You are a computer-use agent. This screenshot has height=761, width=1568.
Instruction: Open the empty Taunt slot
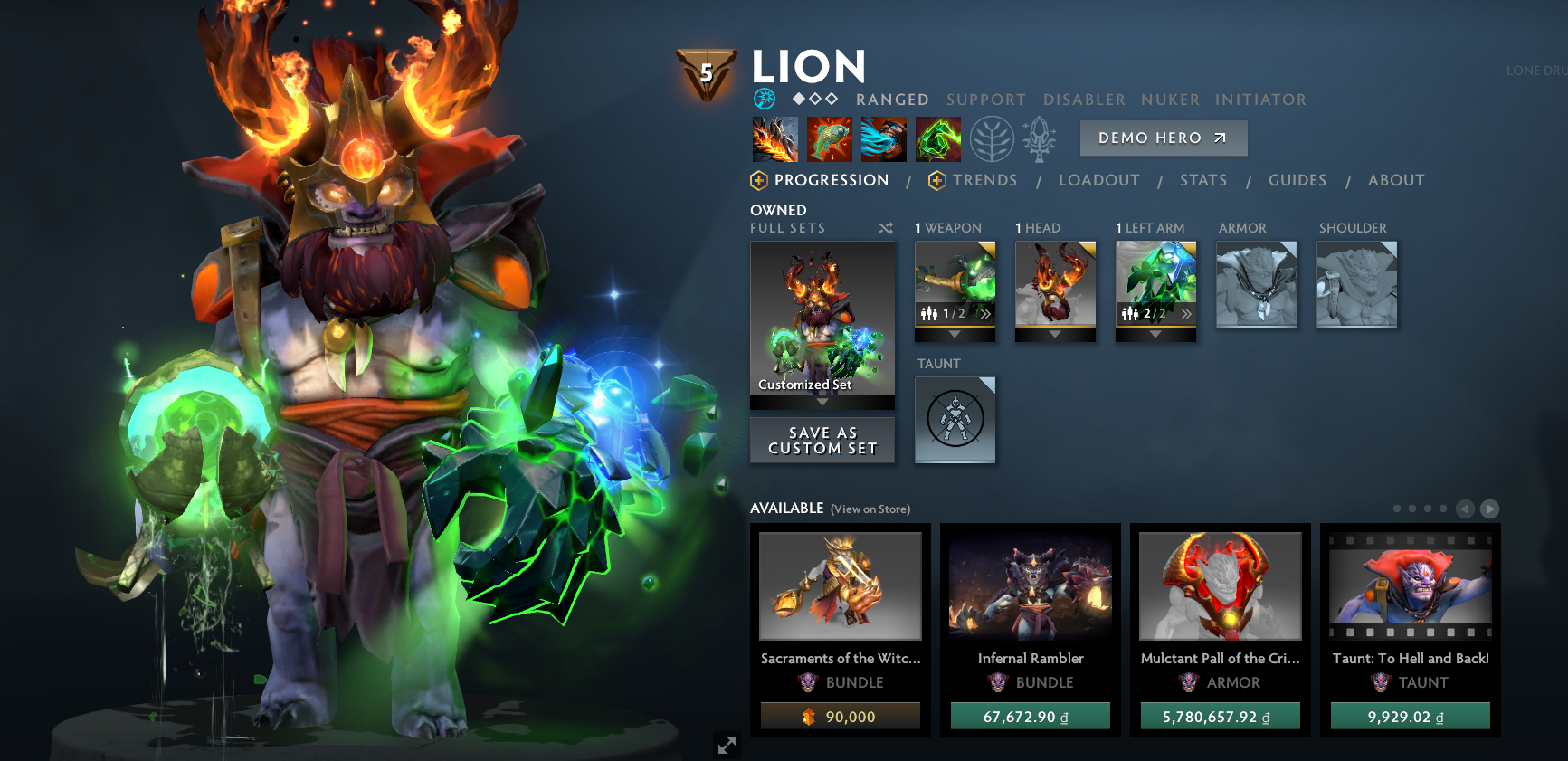(955, 420)
